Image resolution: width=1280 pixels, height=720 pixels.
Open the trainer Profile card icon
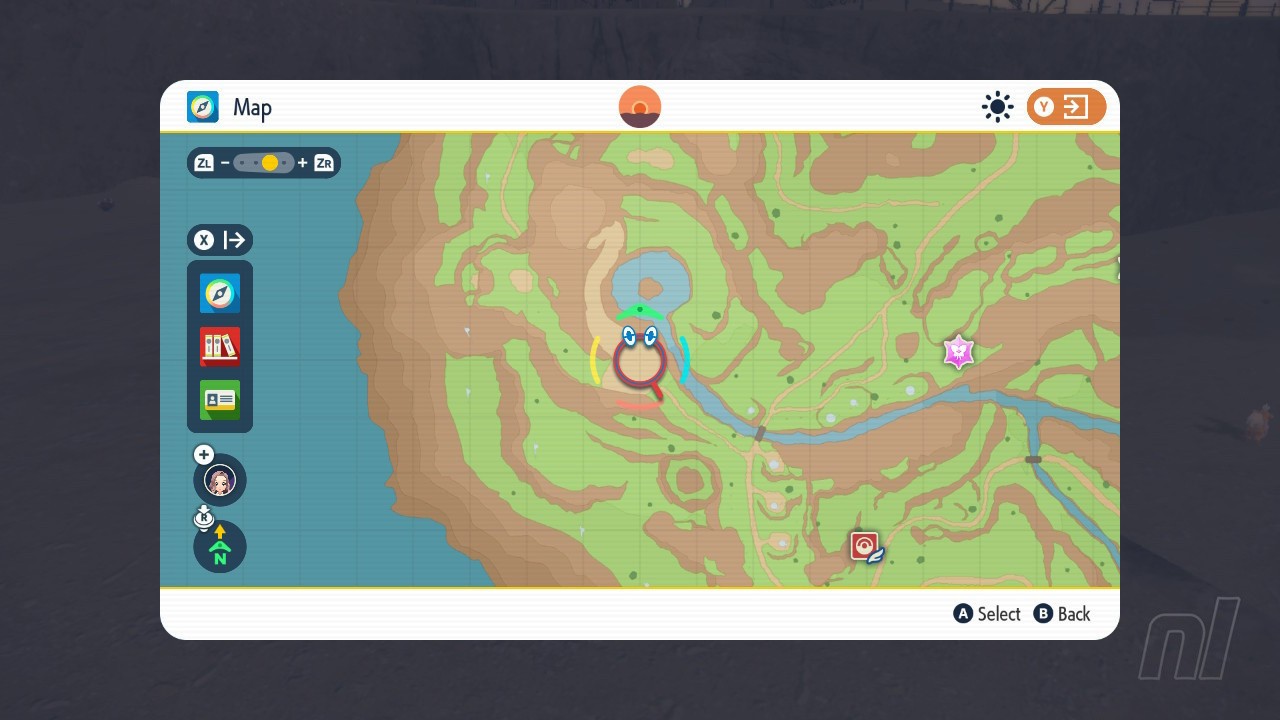click(219, 400)
